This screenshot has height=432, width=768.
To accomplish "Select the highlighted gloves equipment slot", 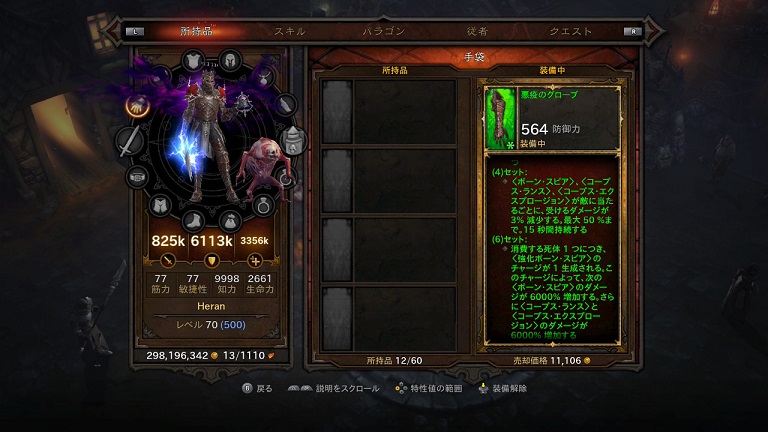I will (x=135, y=105).
